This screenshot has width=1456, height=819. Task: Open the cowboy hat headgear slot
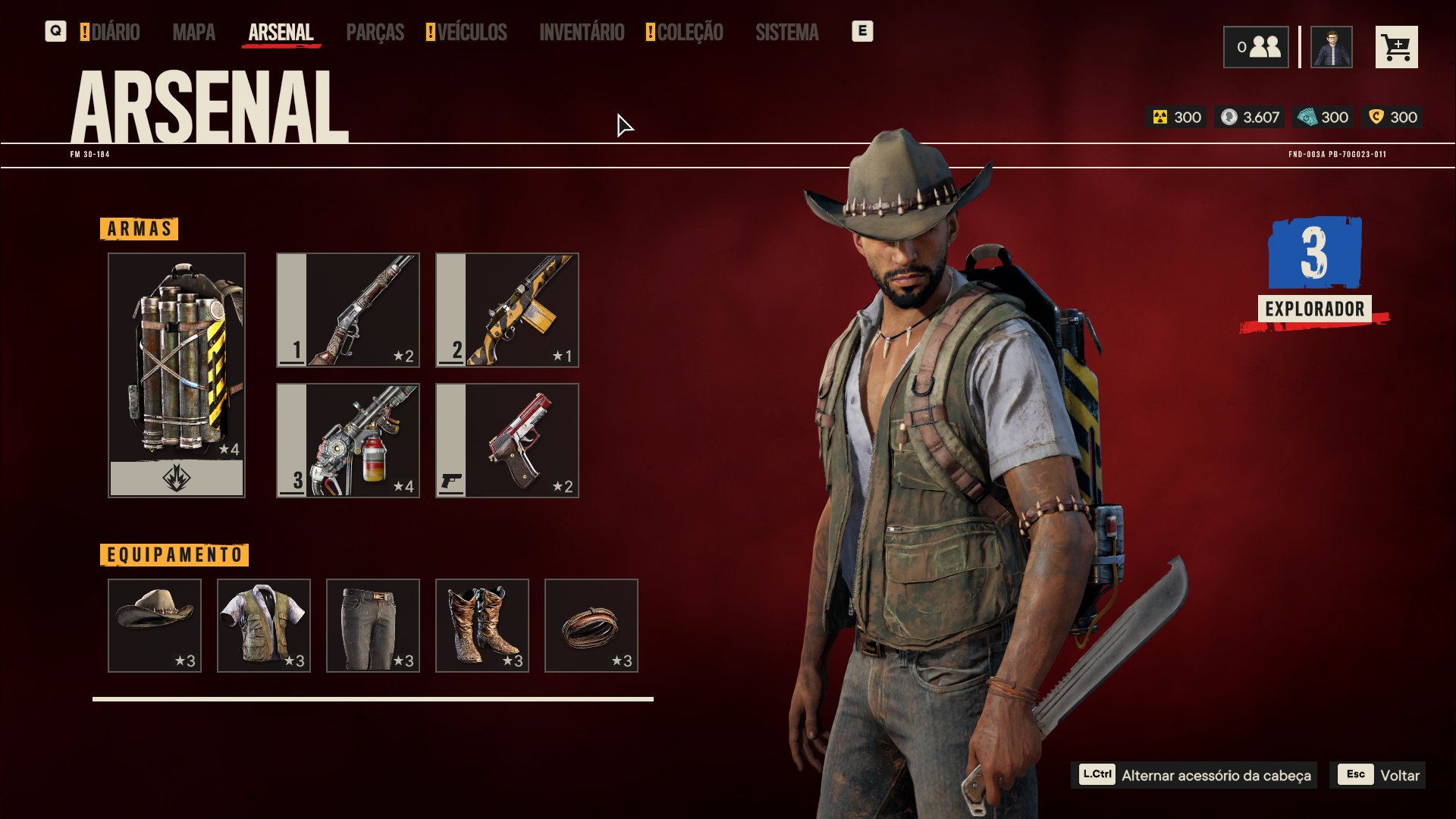coord(155,626)
